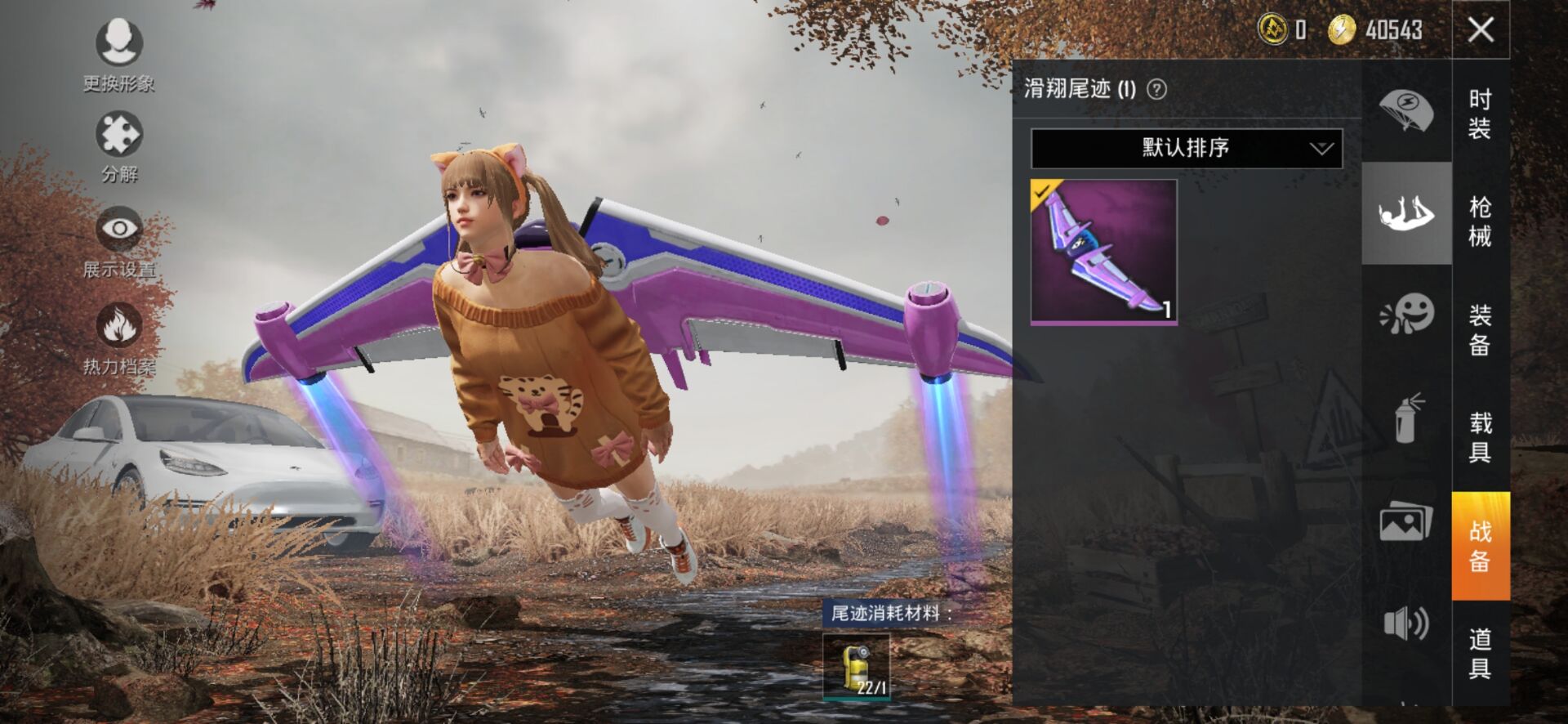The width and height of the screenshot is (1568, 724).
Task: Switch to the 枪械 firearms tab
Action: 1480,221
